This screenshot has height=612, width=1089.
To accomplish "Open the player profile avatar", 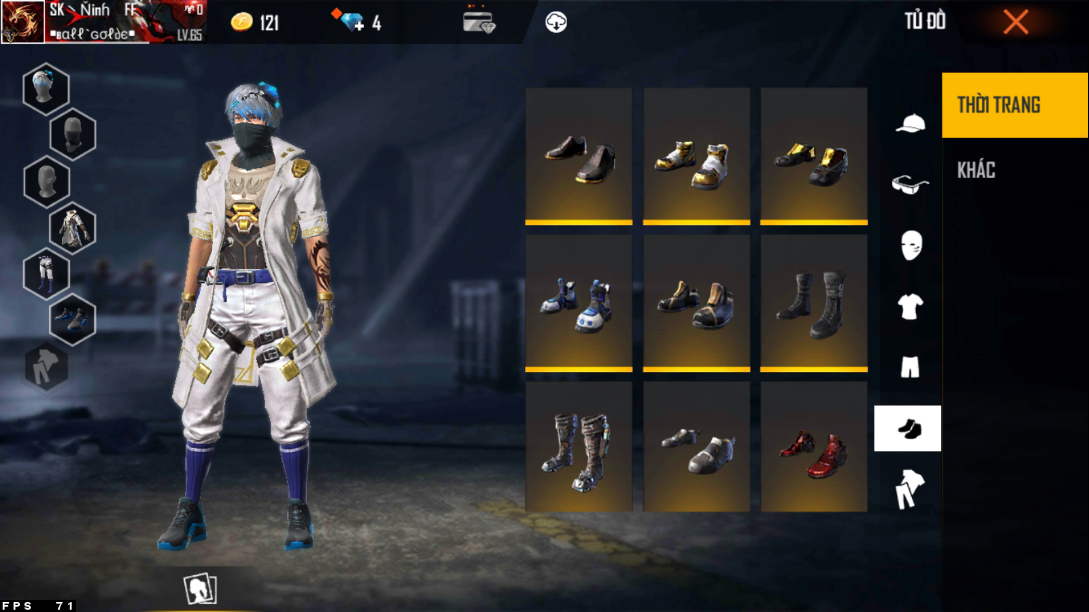I will click(23, 22).
